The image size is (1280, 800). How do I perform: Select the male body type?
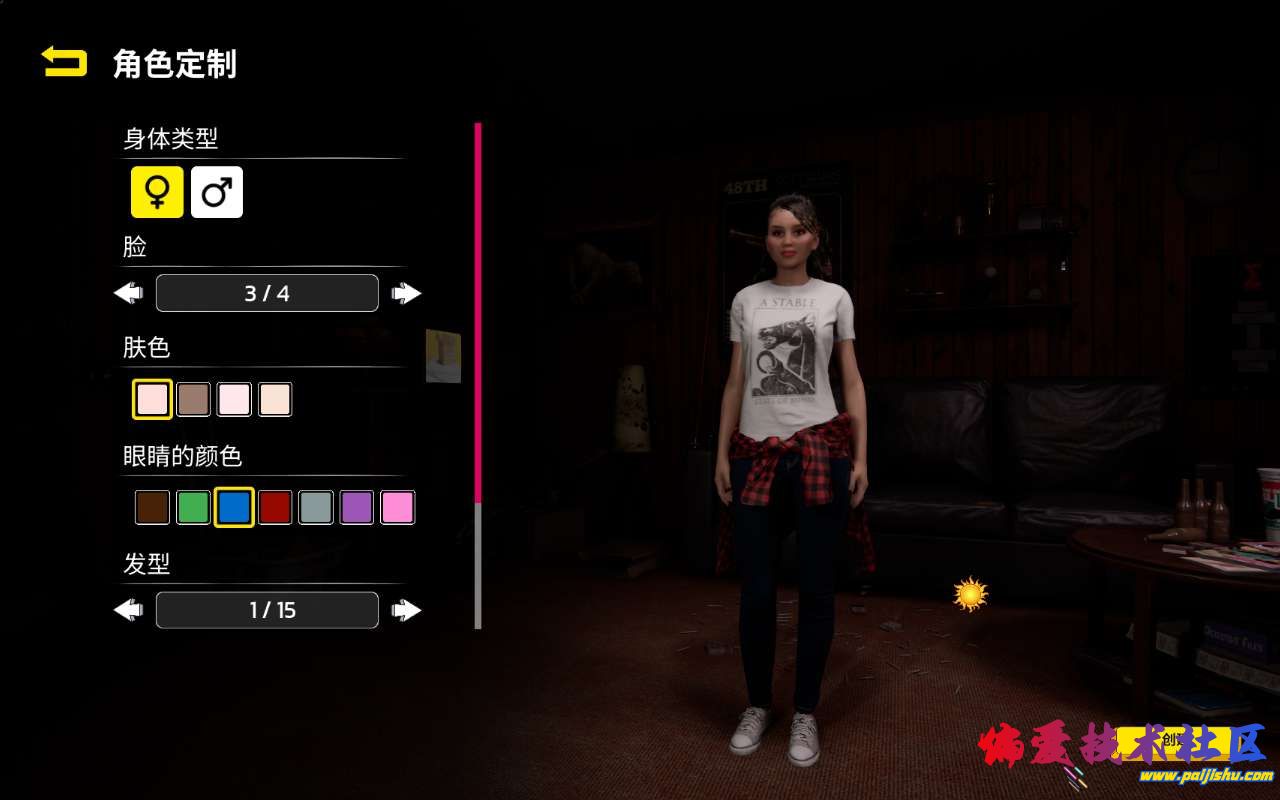(217, 192)
